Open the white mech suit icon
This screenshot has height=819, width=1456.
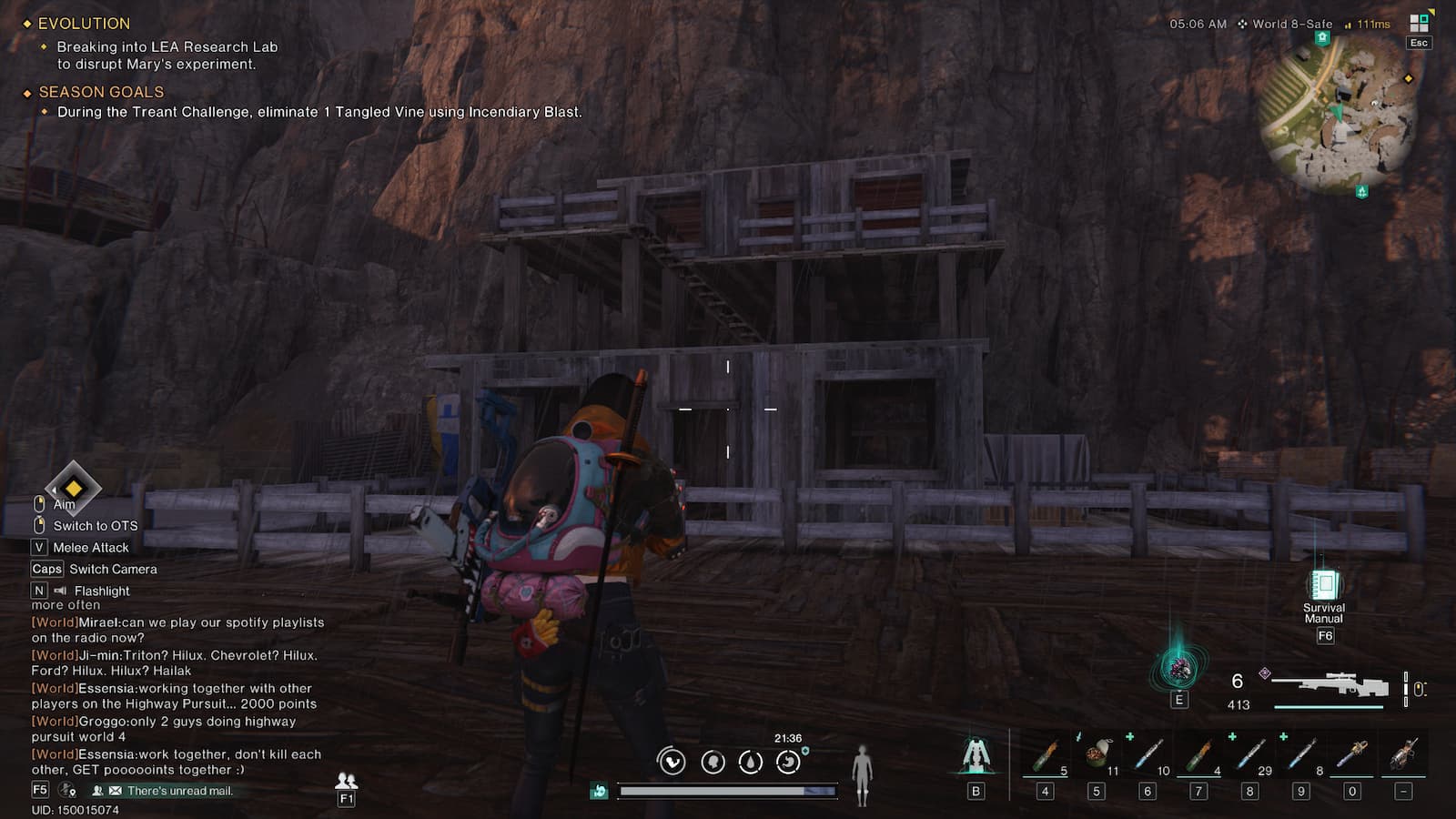coord(976,755)
